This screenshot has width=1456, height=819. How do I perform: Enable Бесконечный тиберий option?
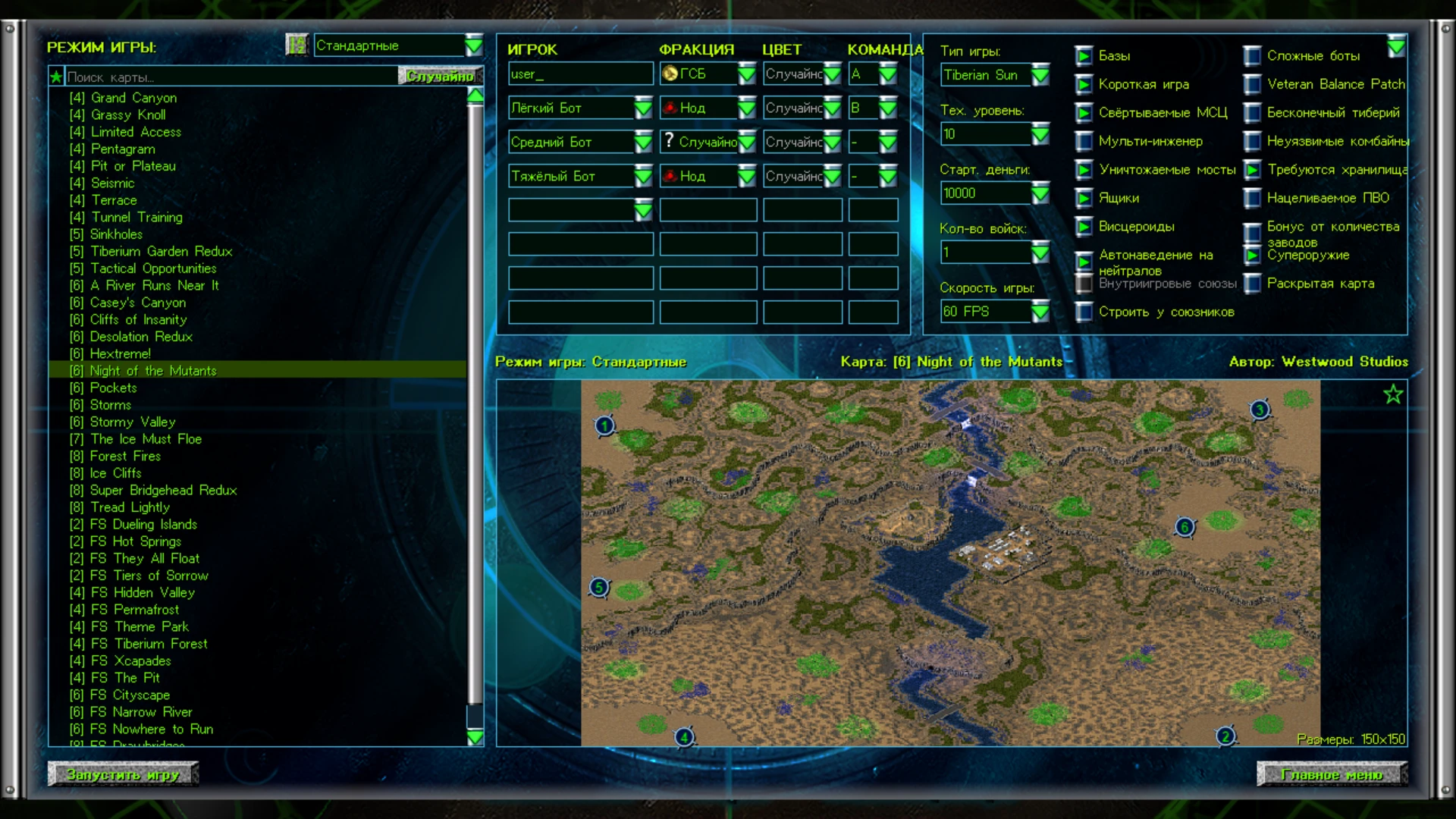pos(1253,113)
